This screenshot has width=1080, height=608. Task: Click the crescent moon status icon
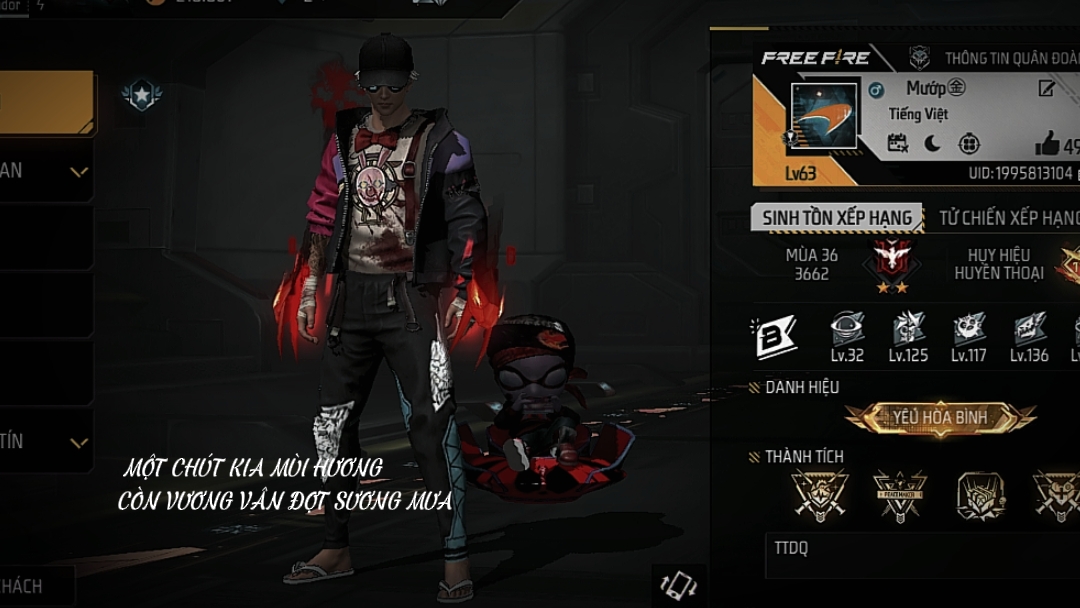tap(932, 144)
